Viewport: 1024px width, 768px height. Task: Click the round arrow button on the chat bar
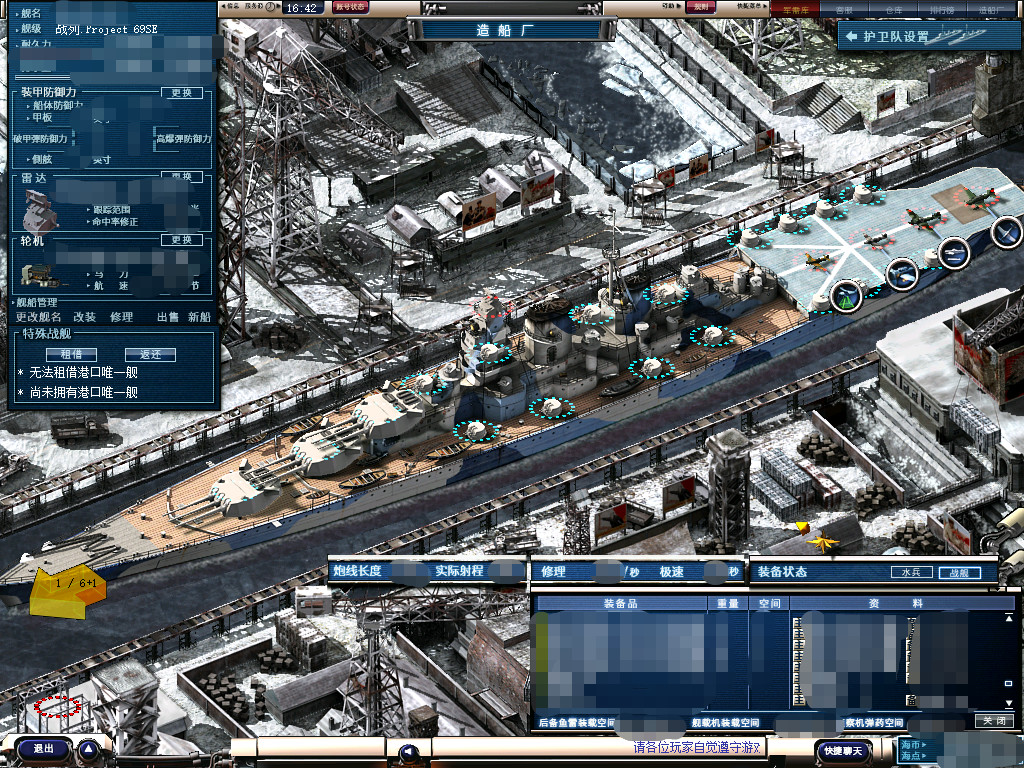pyautogui.click(x=407, y=751)
